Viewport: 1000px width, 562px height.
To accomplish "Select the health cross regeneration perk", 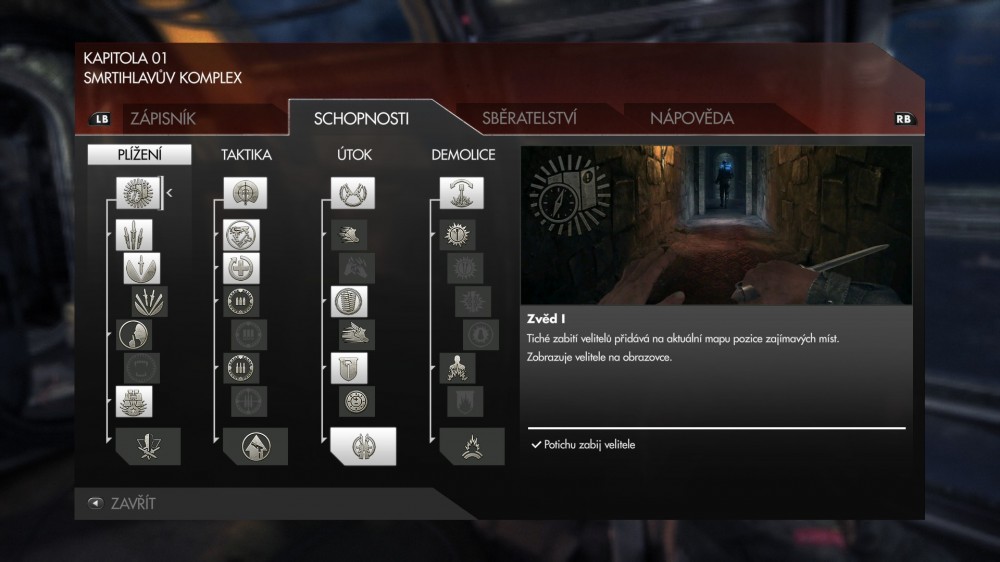I will pos(242,268).
